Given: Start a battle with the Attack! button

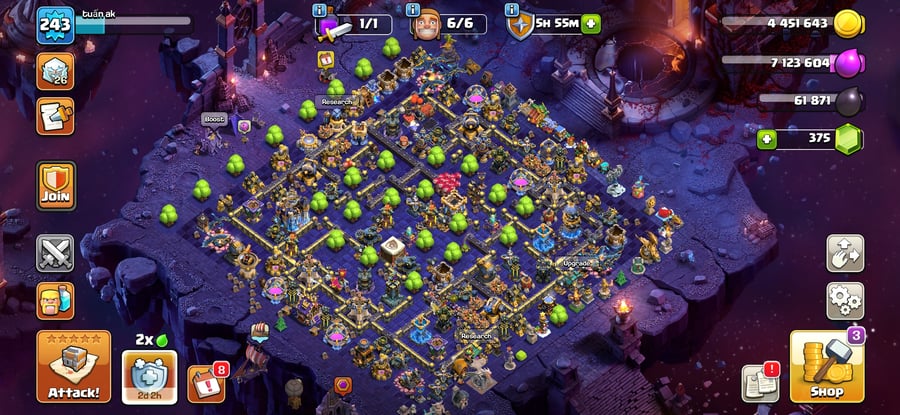Looking at the screenshot, I should click(x=73, y=366).
